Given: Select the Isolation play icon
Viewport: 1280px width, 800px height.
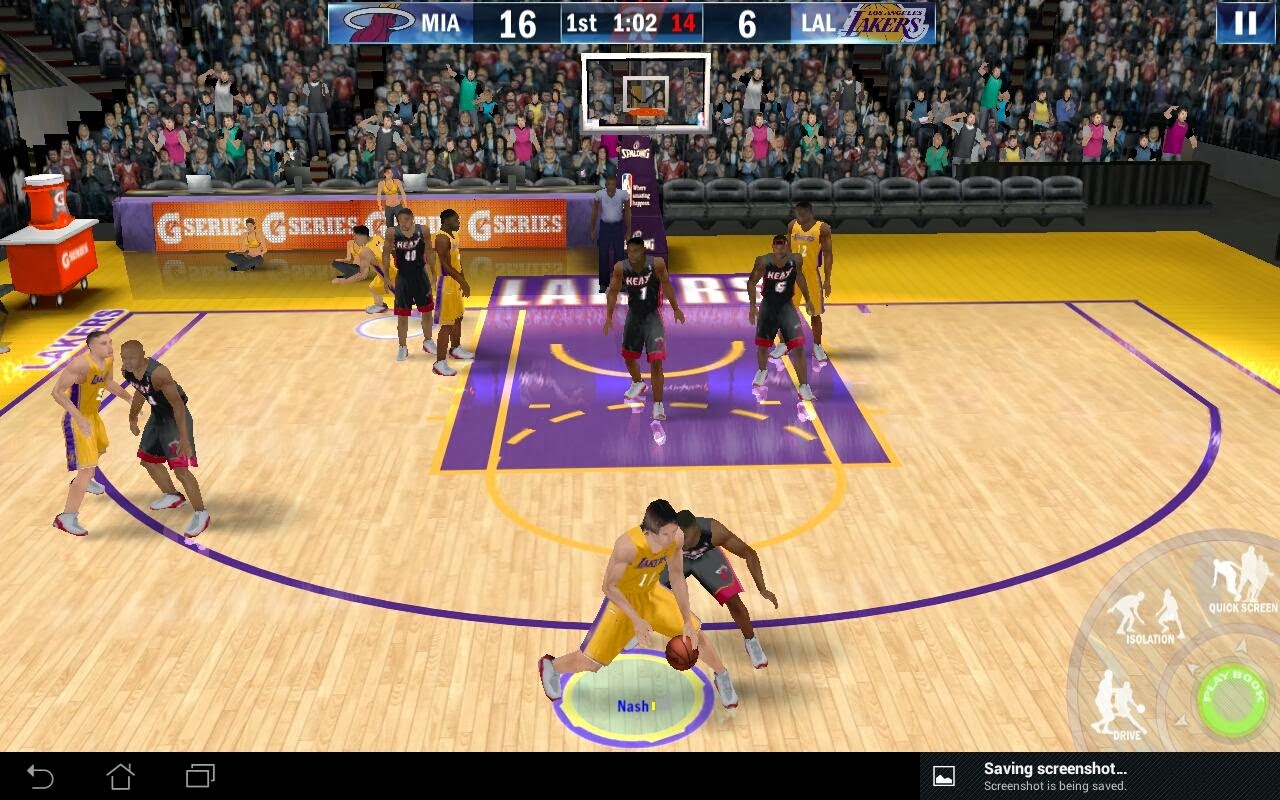Looking at the screenshot, I should coord(1149,609).
